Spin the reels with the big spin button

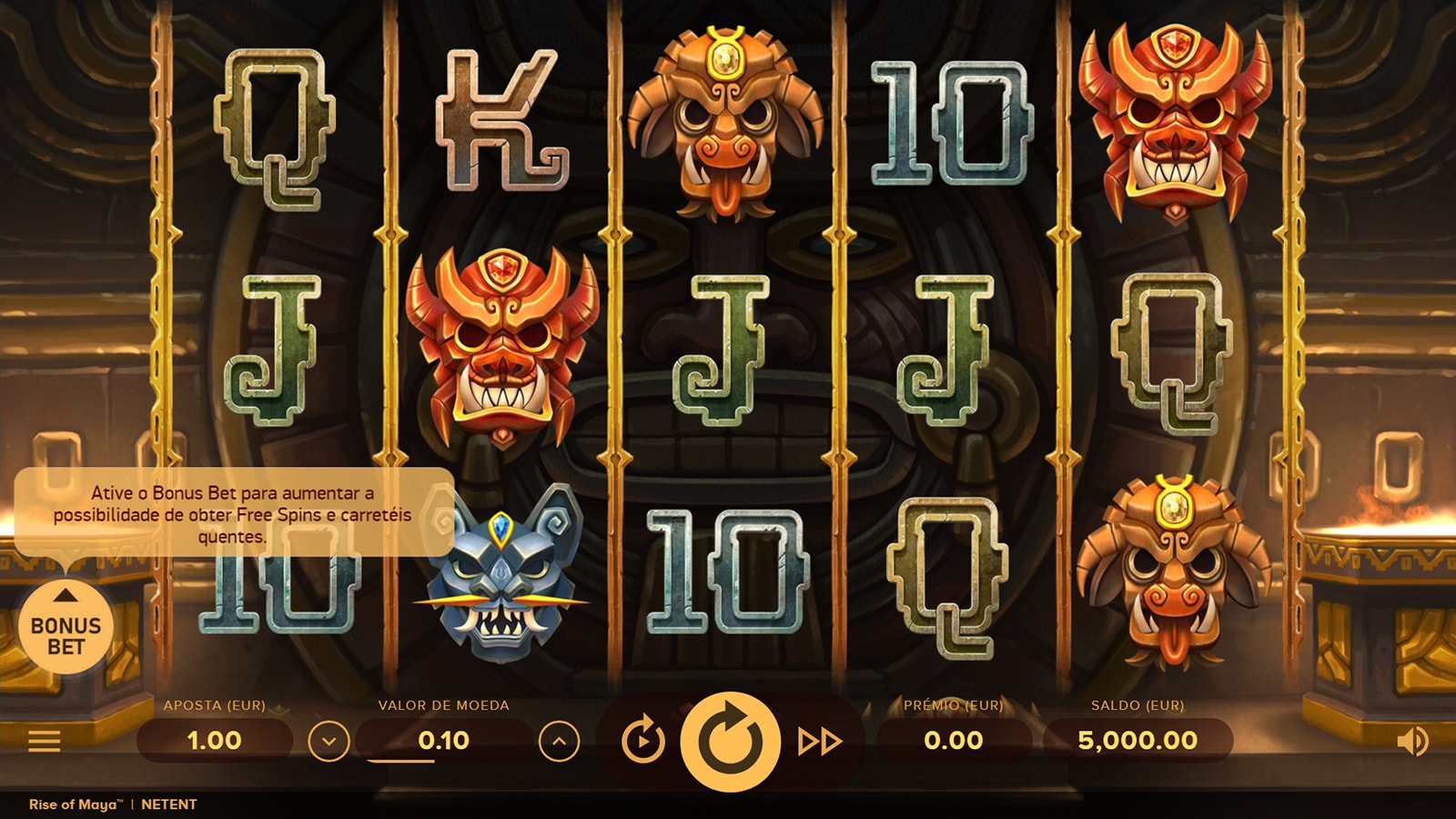(x=730, y=741)
